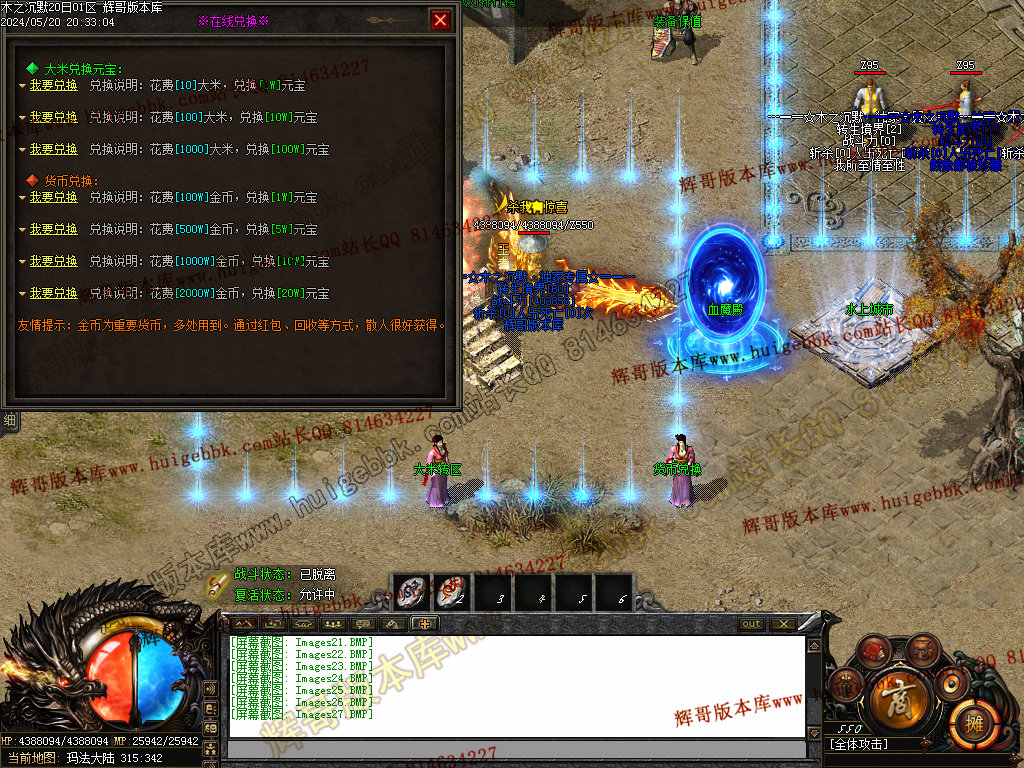Toggle the 全体攻击 attack mode label
The image size is (1024, 768).
tap(860, 744)
